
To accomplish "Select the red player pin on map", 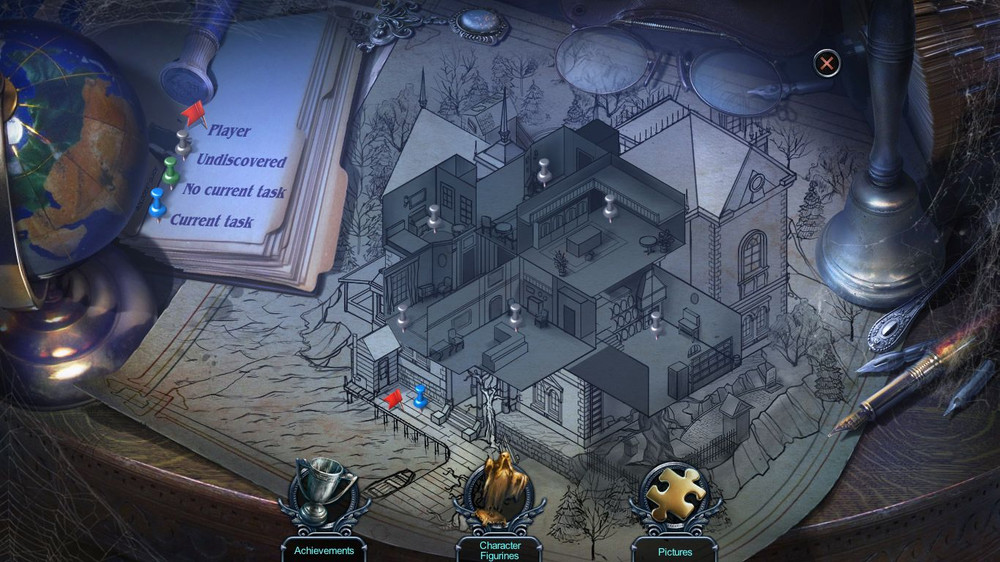I will (x=393, y=399).
